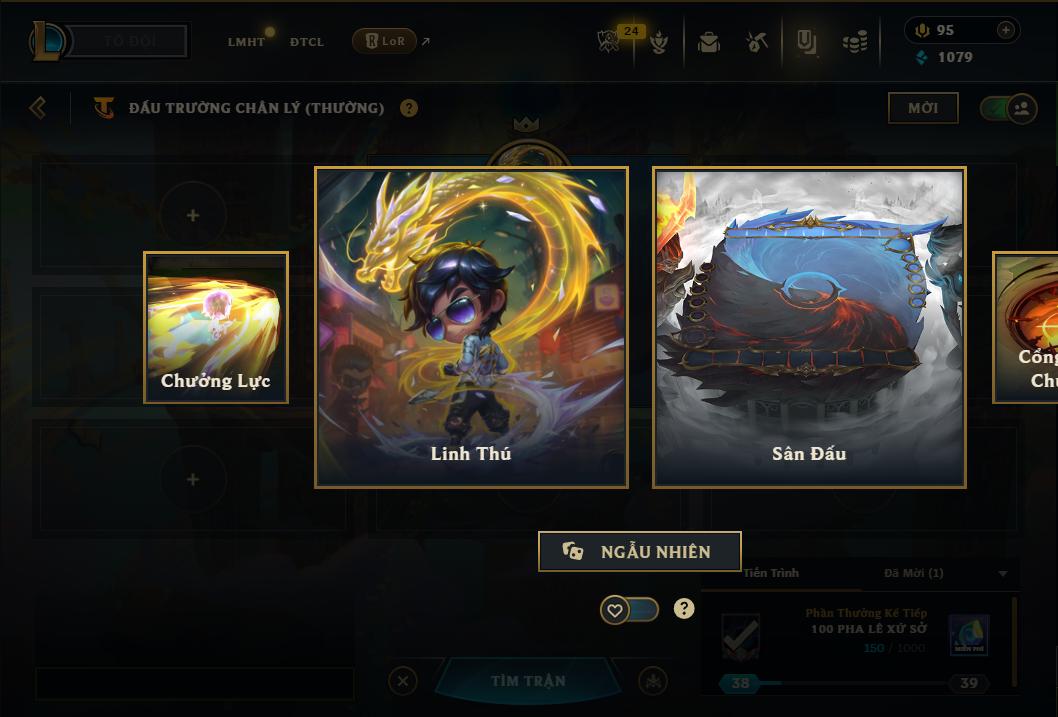Click the MỜI invite button
1058x717 pixels.
pyautogui.click(x=922, y=108)
